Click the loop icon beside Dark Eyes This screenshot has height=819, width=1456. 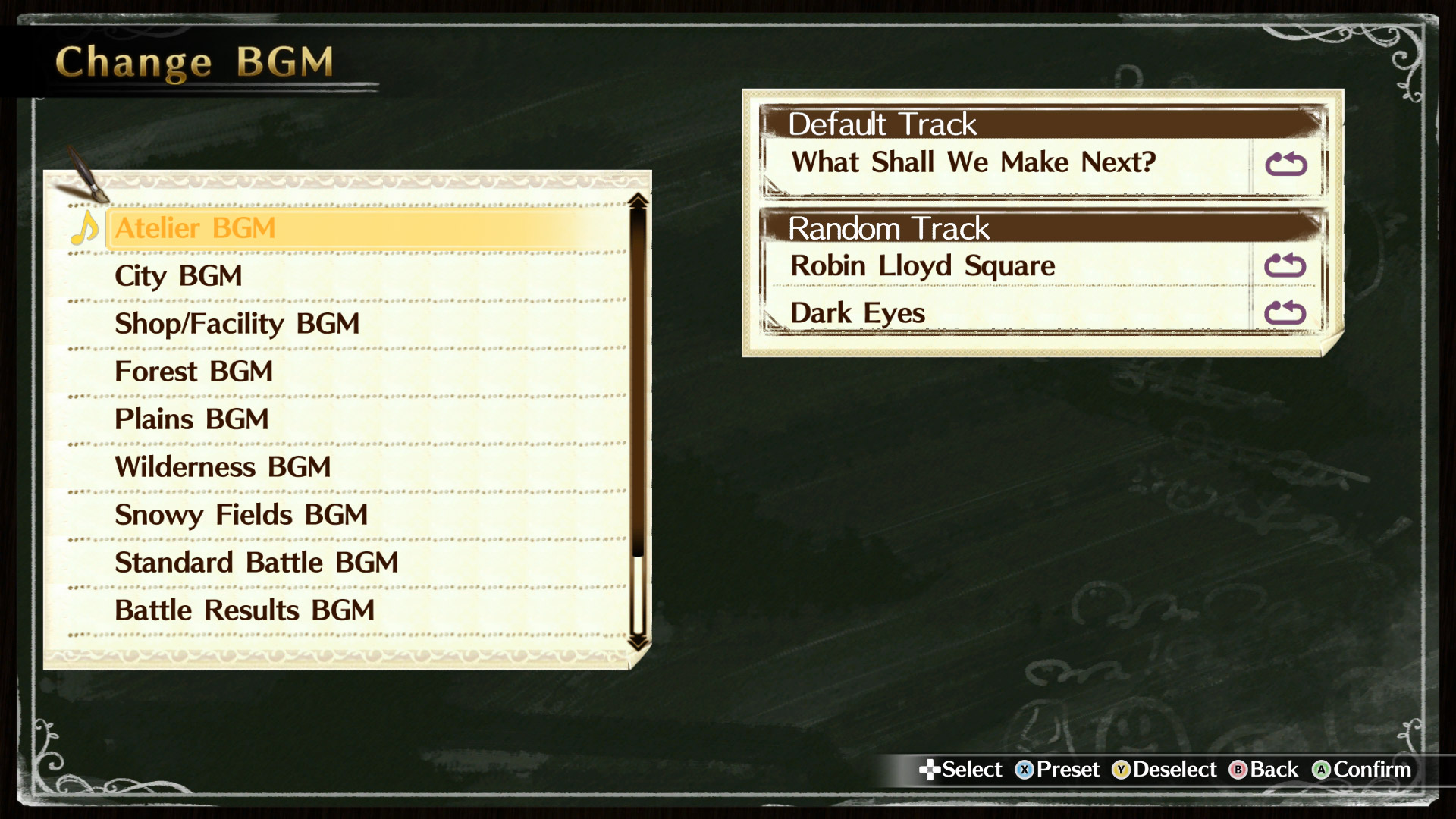[1288, 312]
